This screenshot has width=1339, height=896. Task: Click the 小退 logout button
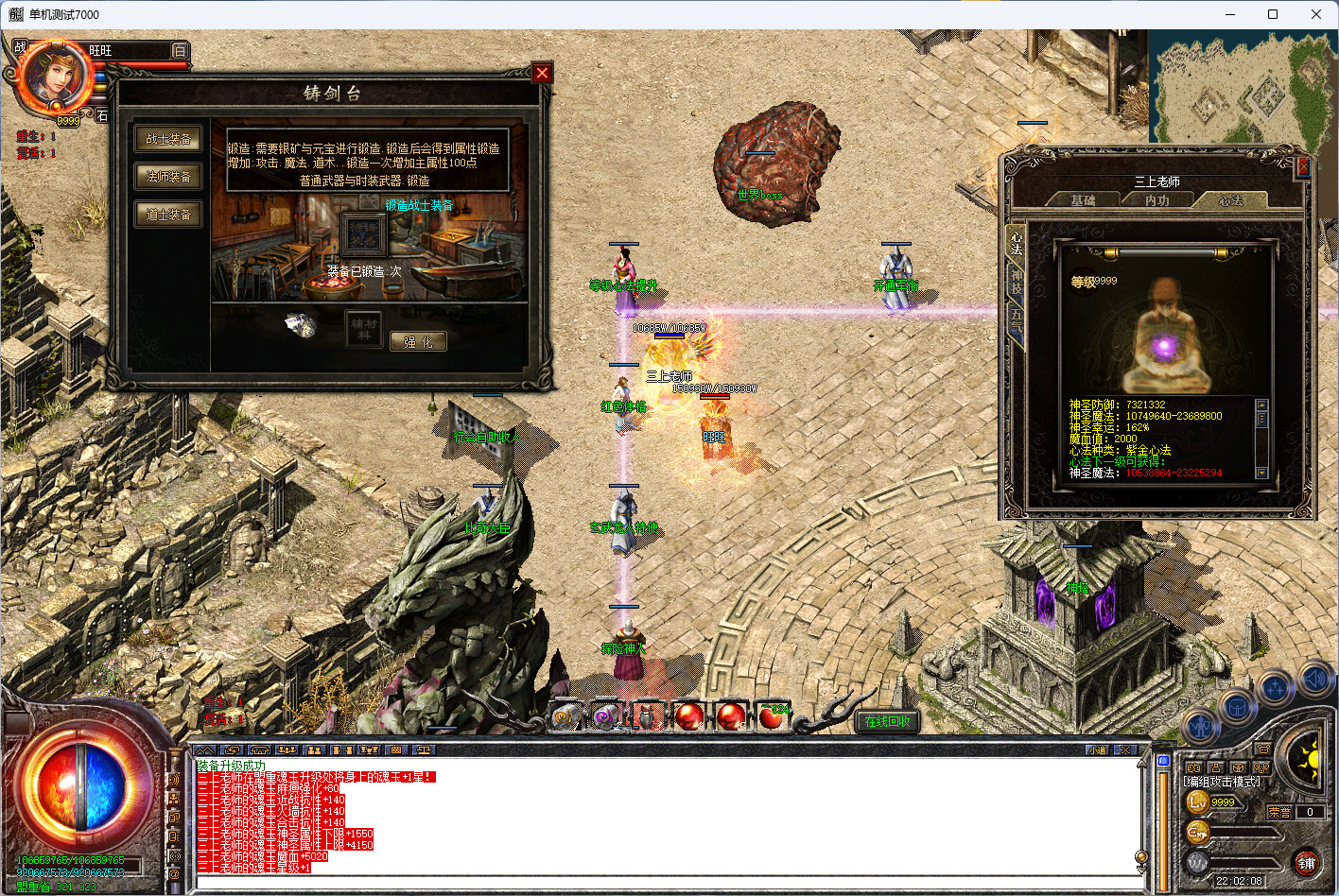point(1098,750)
